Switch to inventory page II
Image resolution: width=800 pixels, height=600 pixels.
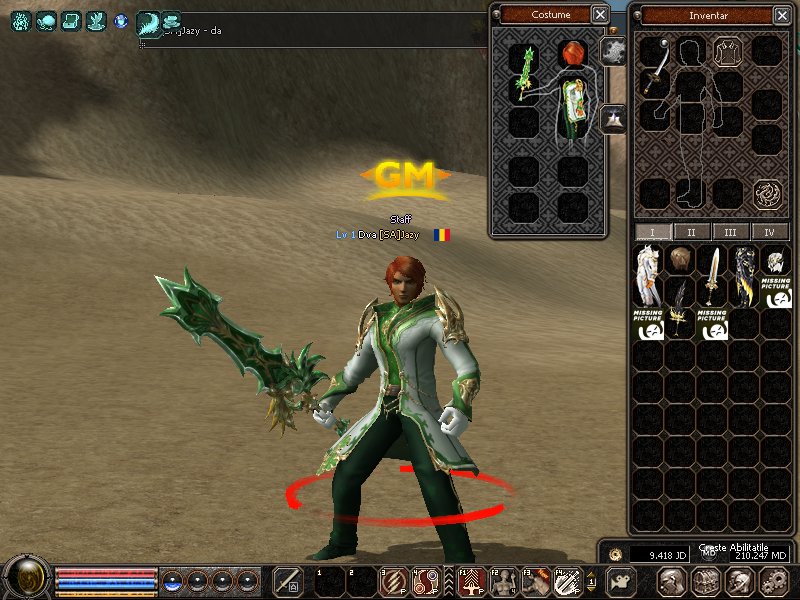point(691,232)
